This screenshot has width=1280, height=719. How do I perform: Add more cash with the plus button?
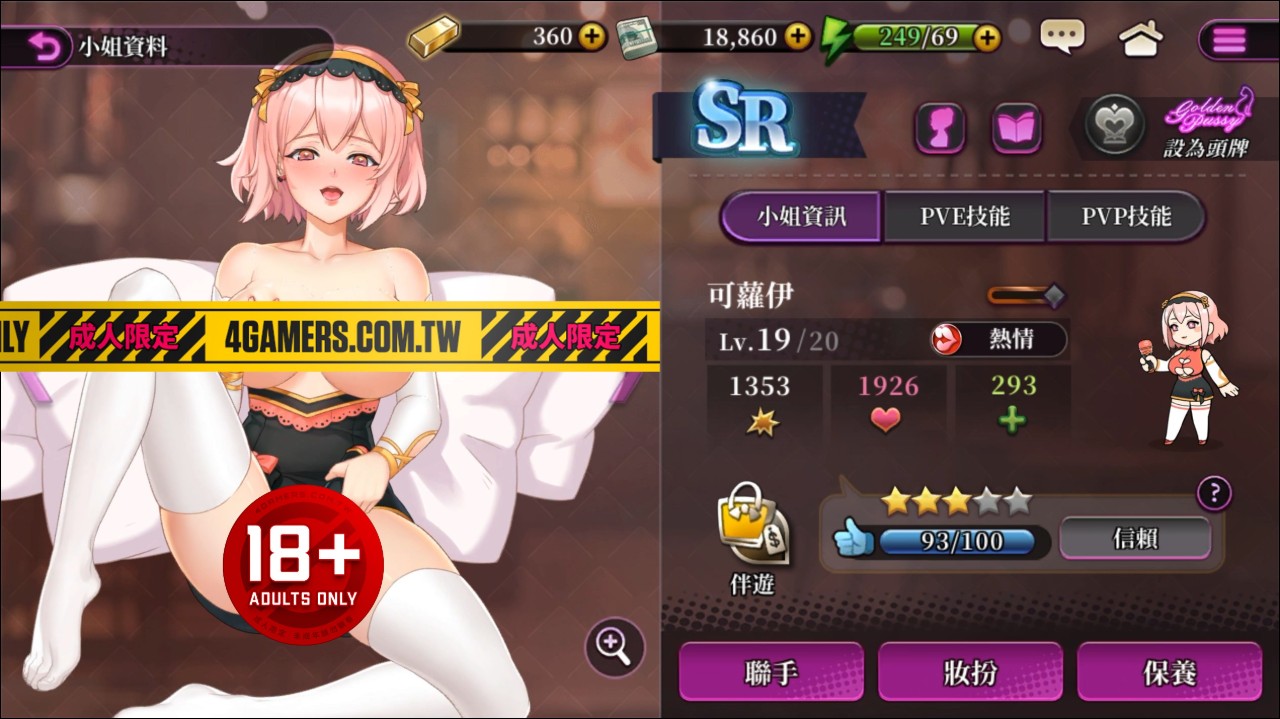tap(797, 38)
